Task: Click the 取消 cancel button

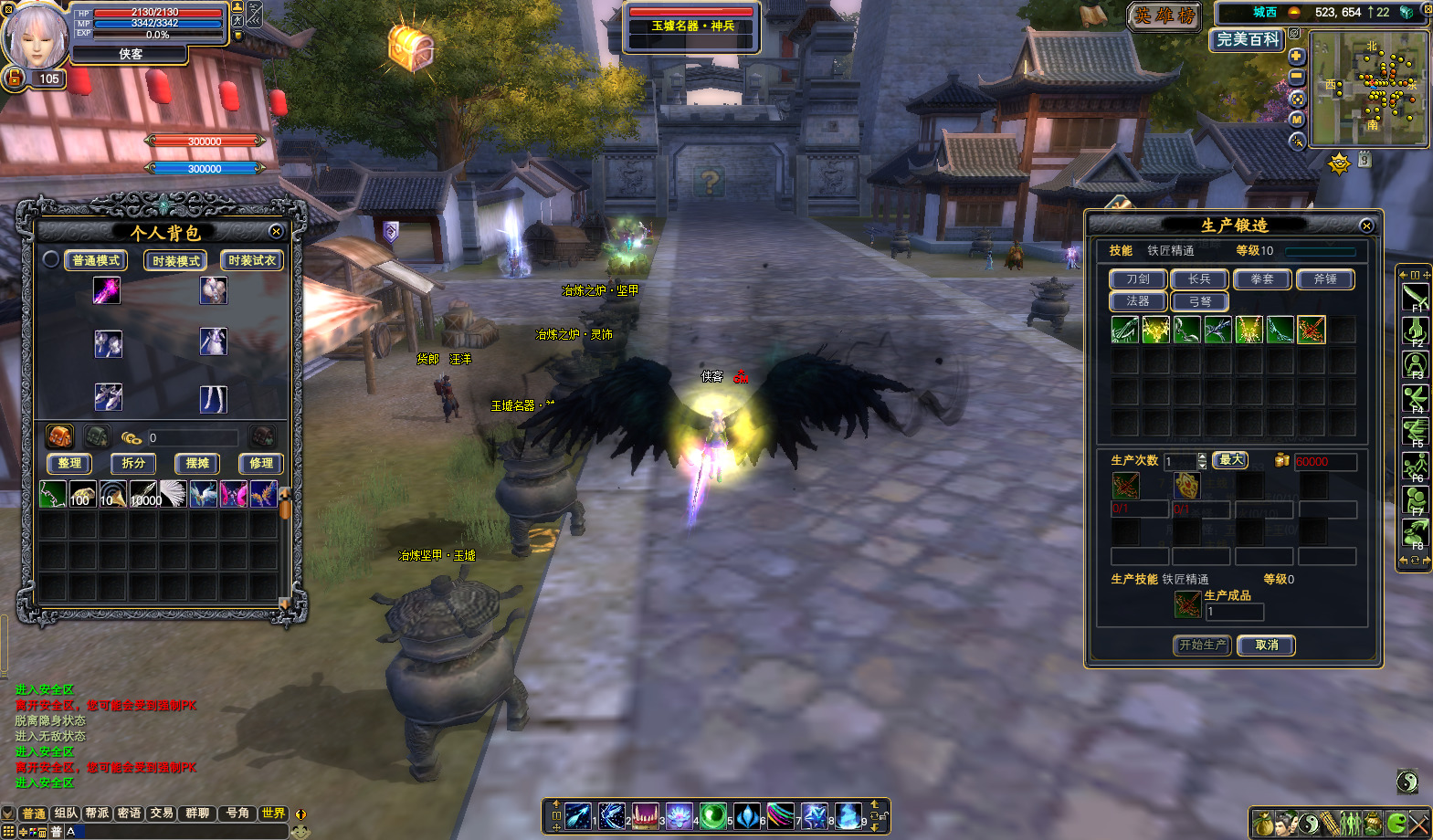Action: [x=1267, y=646]
